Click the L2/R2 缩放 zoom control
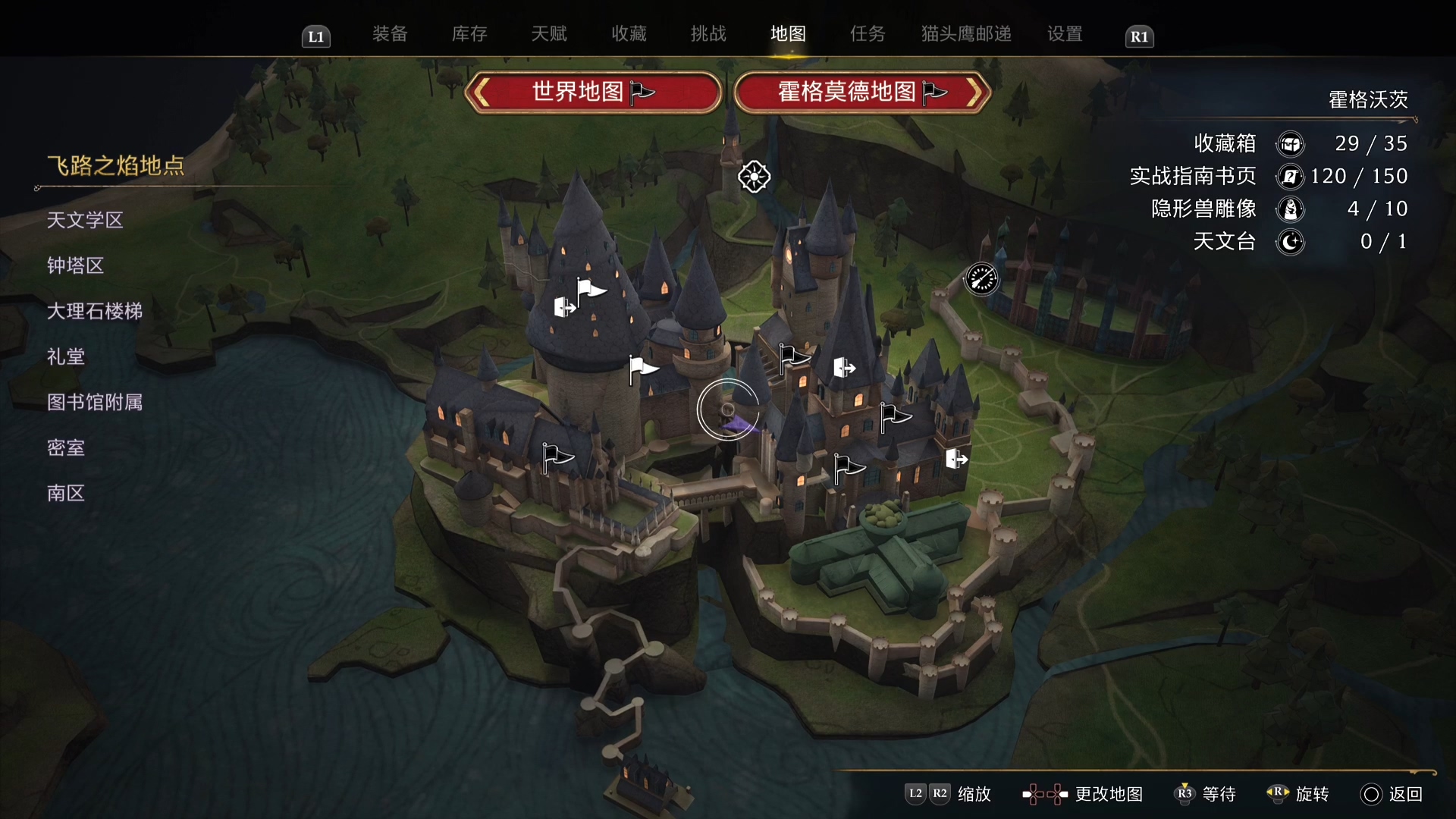Screen dimensions: 1456x819 pos(946,794)
